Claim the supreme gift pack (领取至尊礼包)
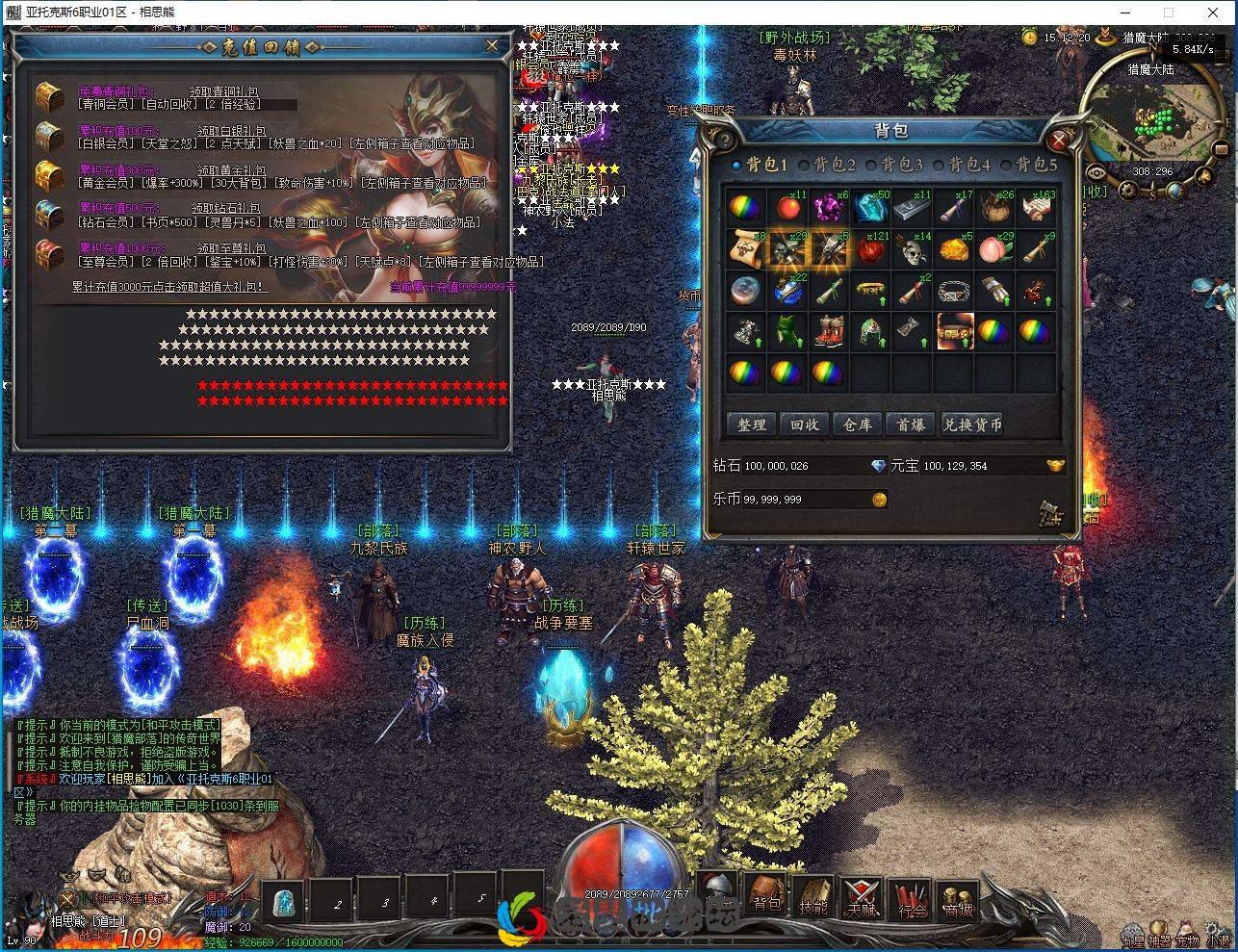The image size is (1238, 952). [x=232, y=248]
